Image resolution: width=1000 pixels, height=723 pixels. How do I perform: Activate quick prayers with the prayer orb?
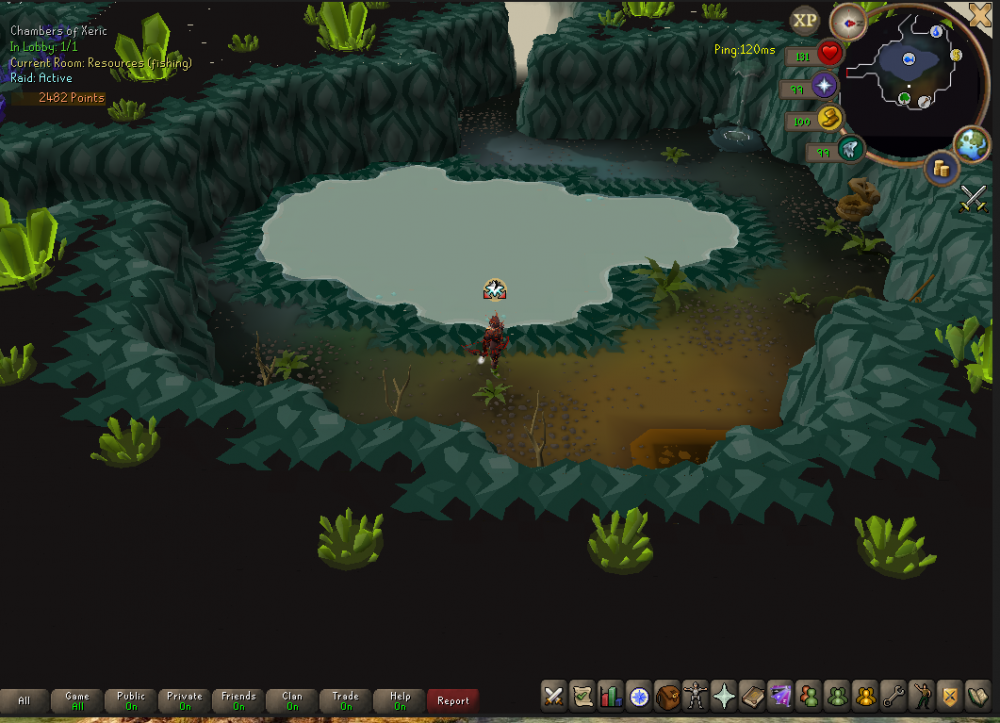pos(825,86)
